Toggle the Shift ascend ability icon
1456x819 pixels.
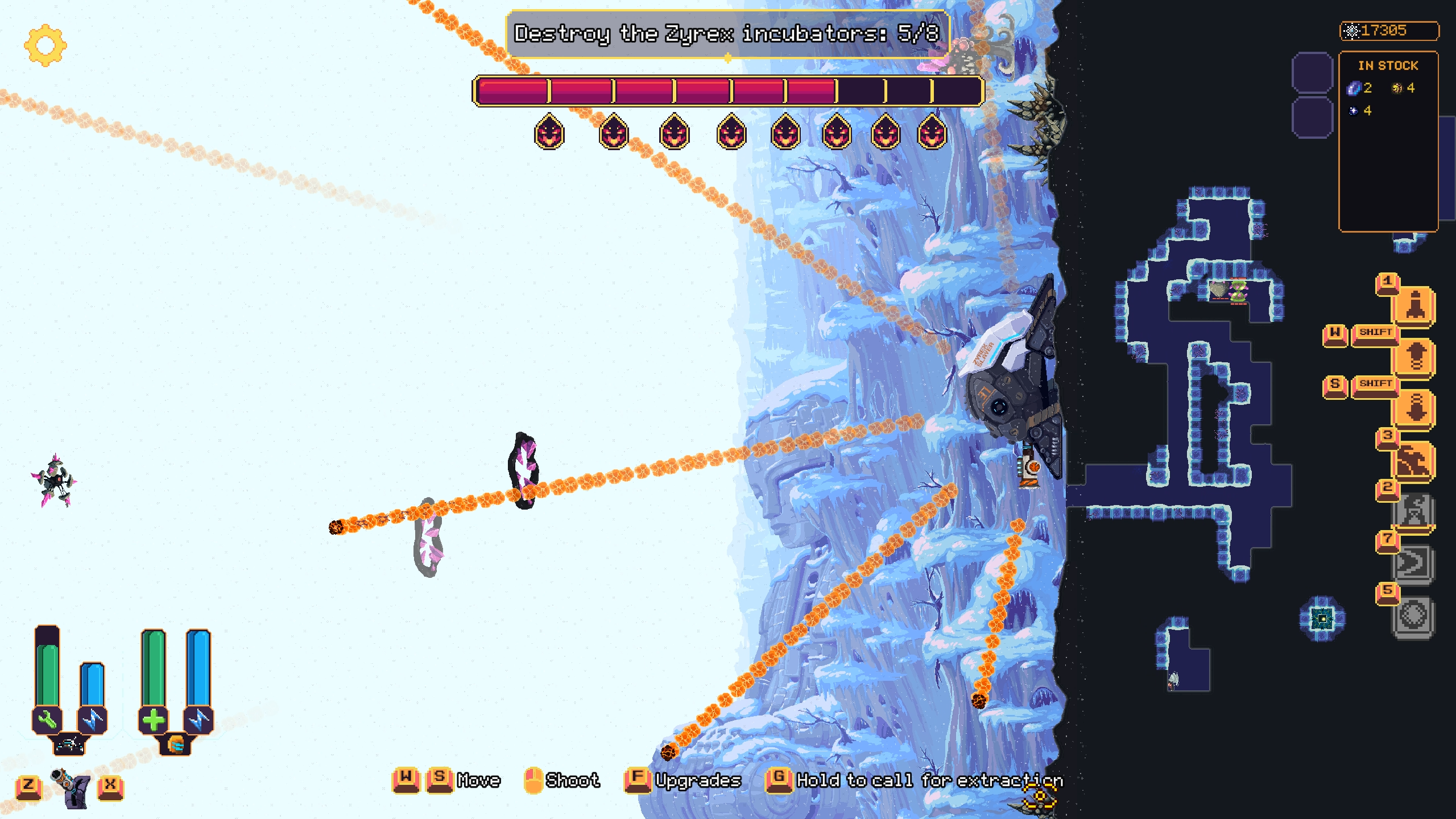click(1414, 355)
